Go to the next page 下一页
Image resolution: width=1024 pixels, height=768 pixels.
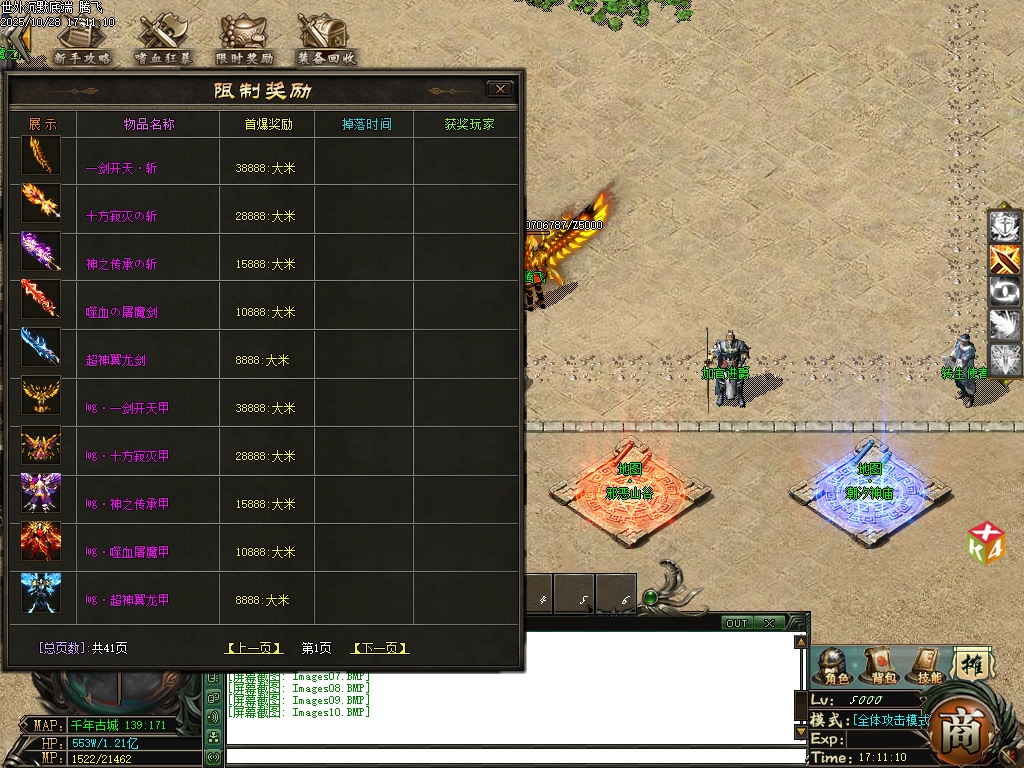tap(380, 648)
